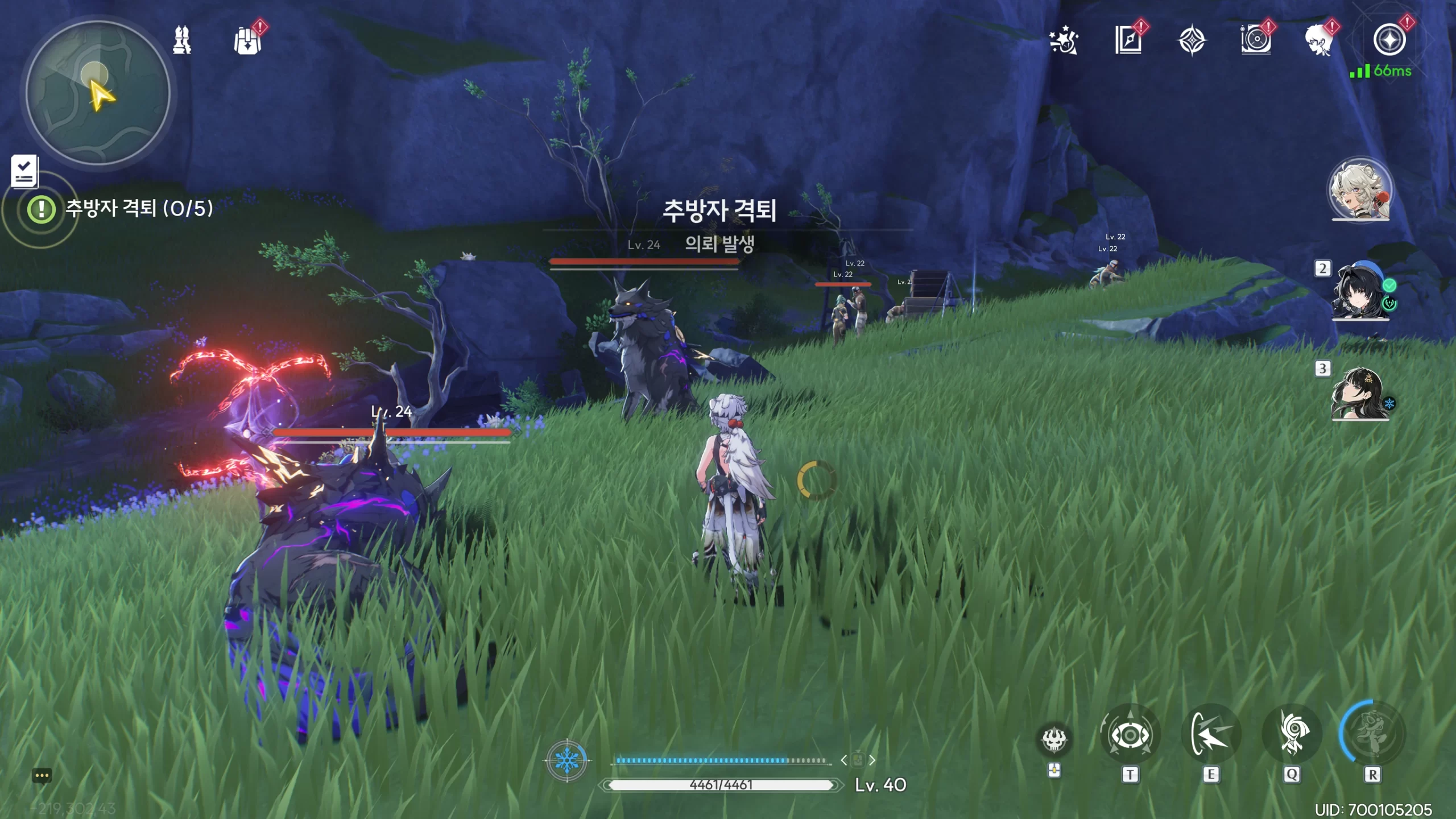Open the circular minimap
The width and height of the screenshot is (1456, 819).
[98, 93]
